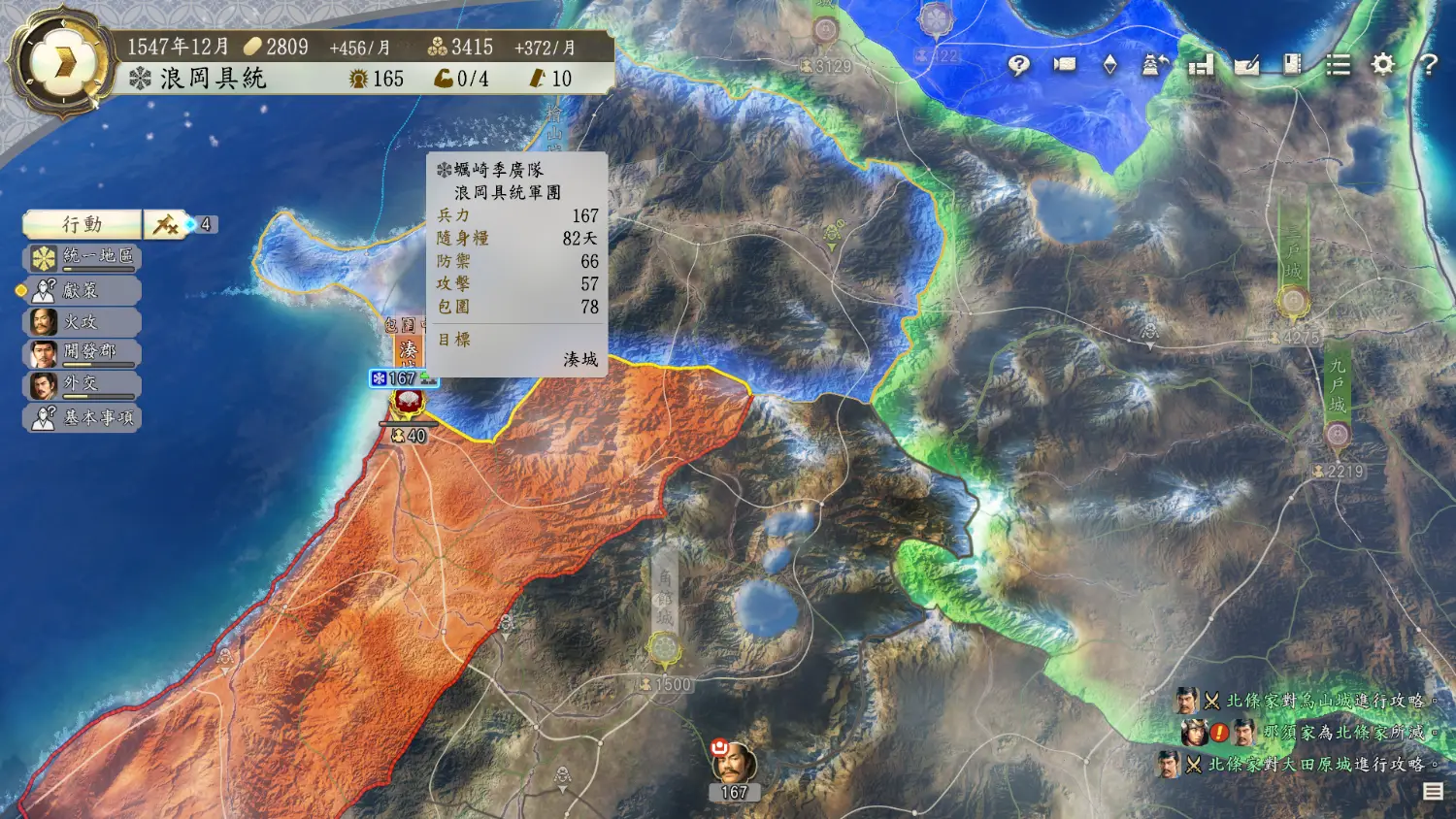This screenshot has height=819, width=1456.
Task: Choose the 火攻 fire attack proposal
Action: 84,322
